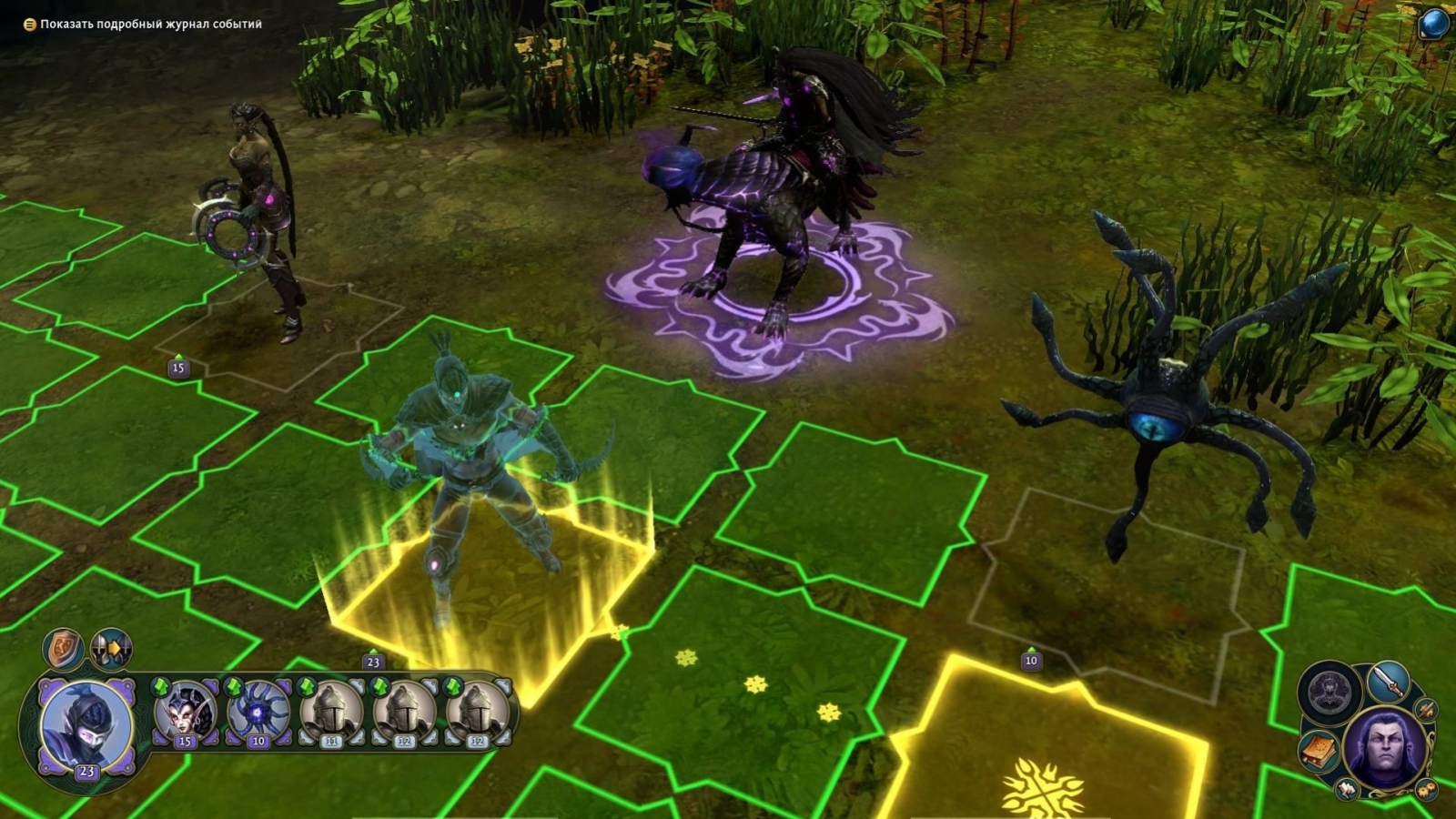Select the sword attack icon

point(1387,681)
